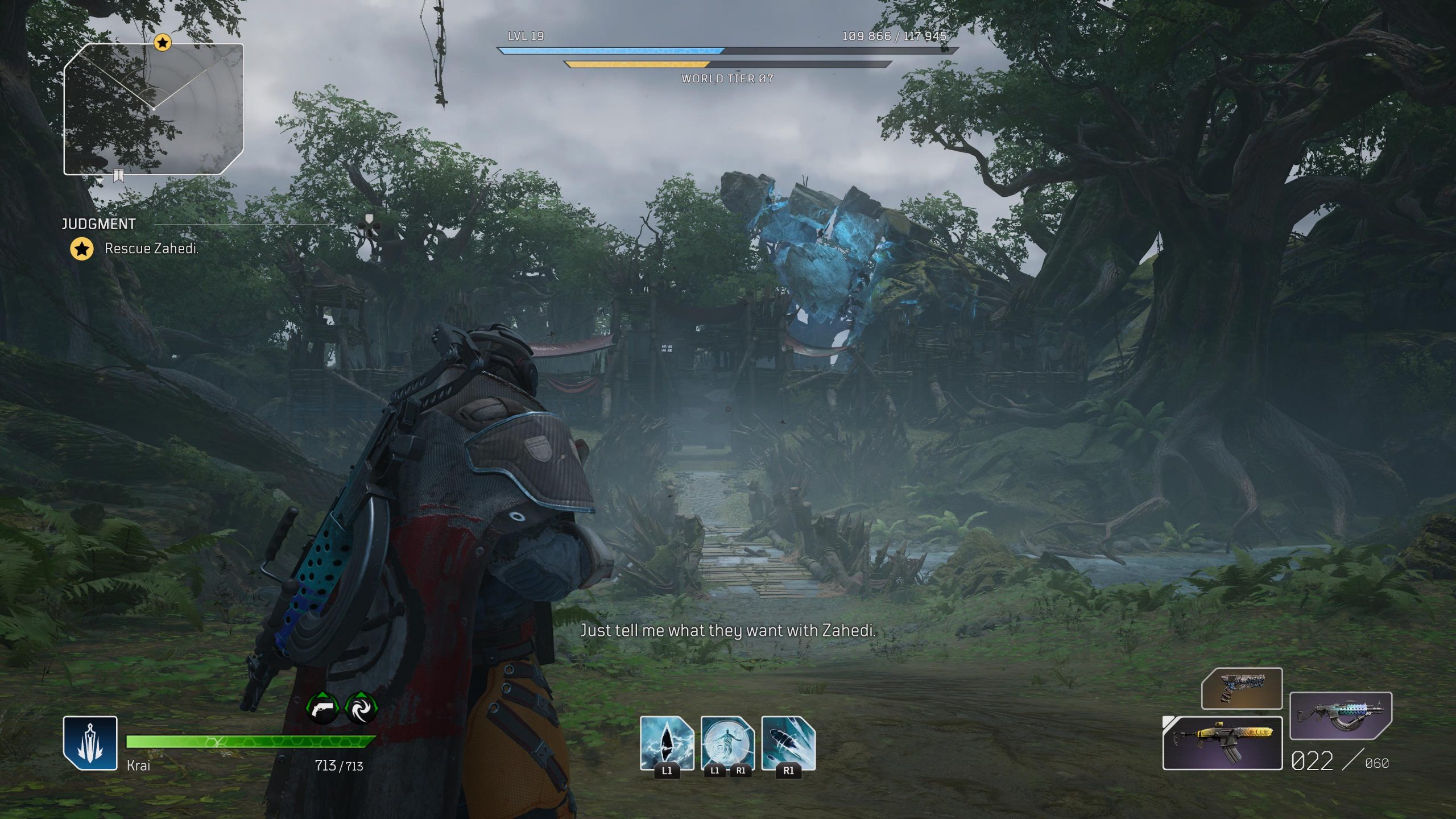This screenshot has width=1456, height=819.
Task: Click the yellow star marker on the minimap
Action: coord(162,42)
